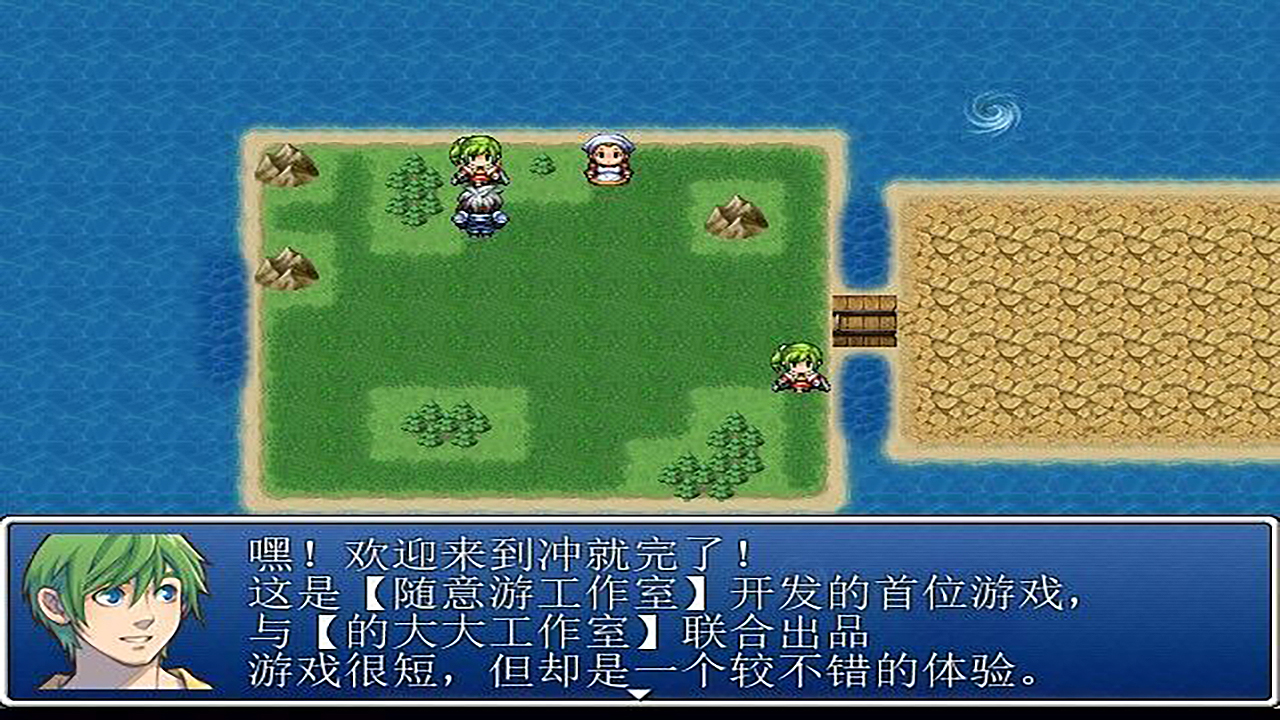Click the green-haired character near the dock

(797, 370)
